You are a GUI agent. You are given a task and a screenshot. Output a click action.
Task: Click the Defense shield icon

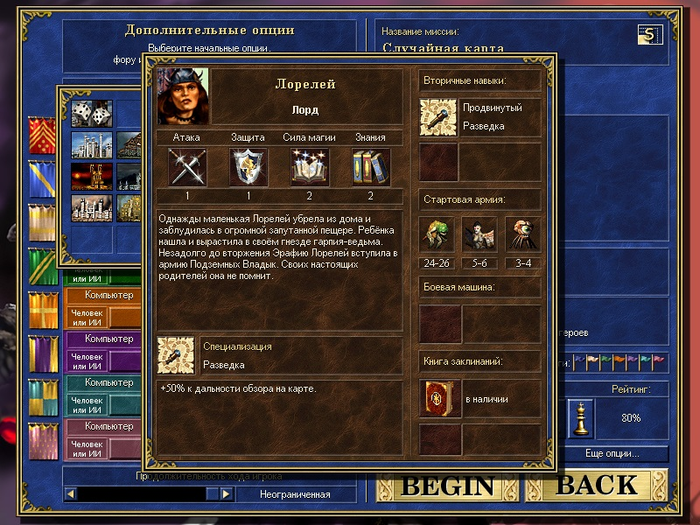click(x=248, y=167)
